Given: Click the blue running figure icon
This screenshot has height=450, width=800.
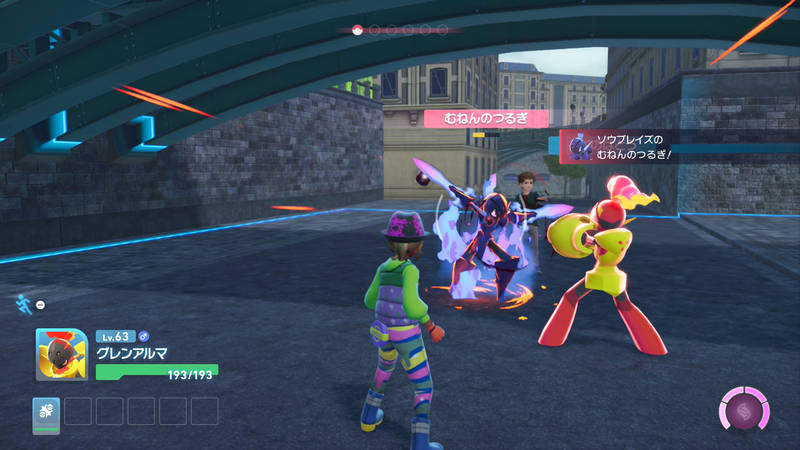Looking at the screenshot, I should click(23, 301).
